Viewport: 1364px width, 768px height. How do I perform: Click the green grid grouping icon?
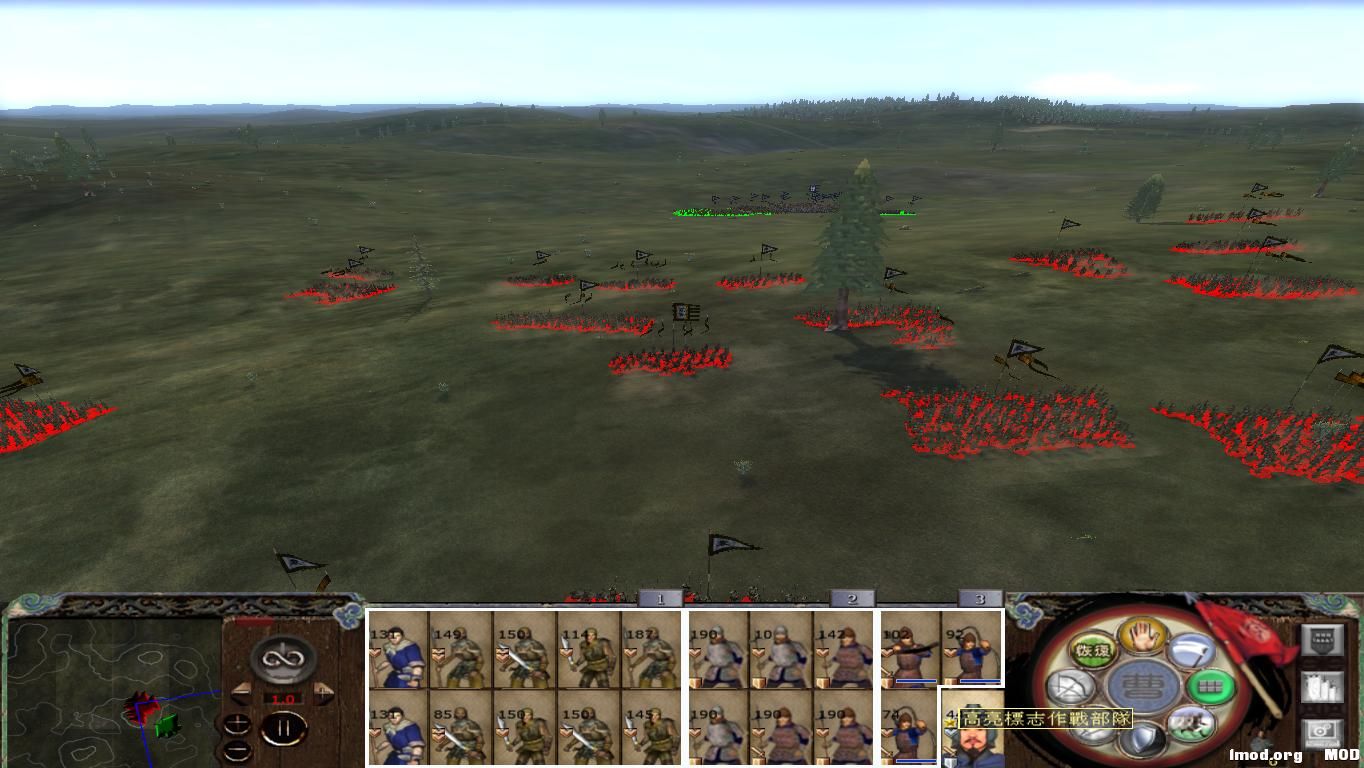[x=1211, y=685]
